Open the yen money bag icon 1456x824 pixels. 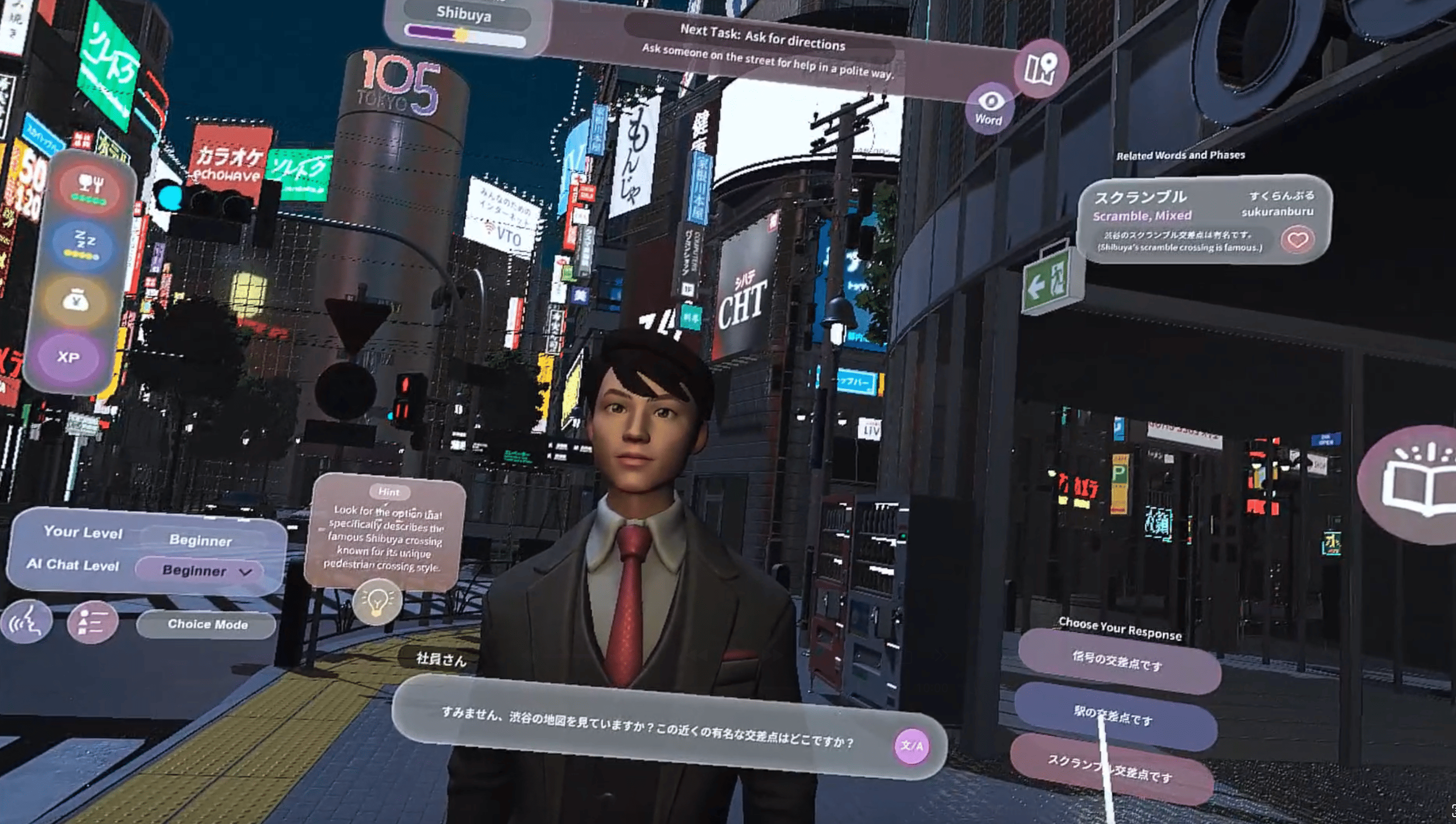pyautogui.click(x=77, y=301)
